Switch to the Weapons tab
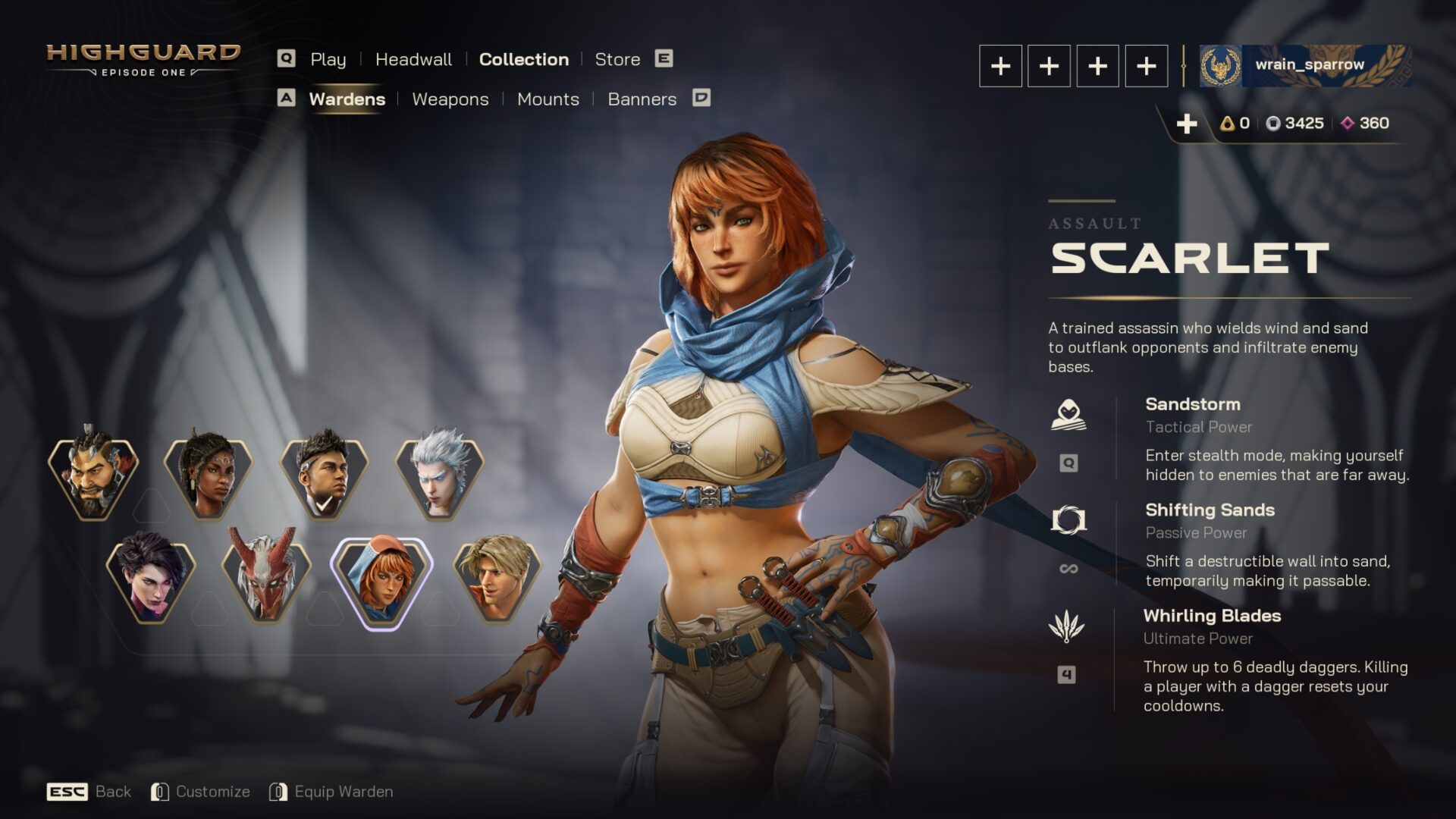 click(450, 99)
